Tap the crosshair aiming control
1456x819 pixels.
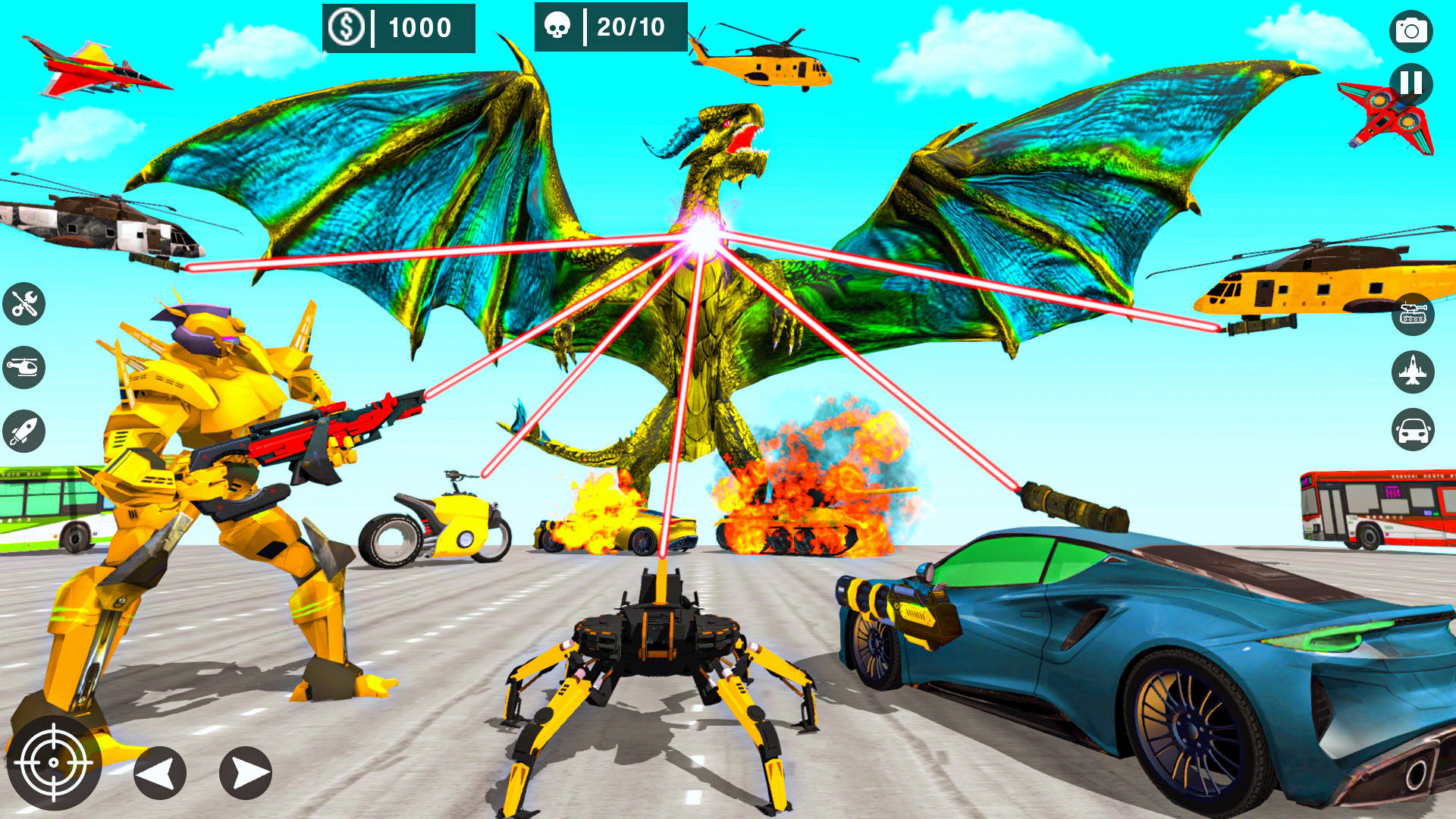pos(55,762)
